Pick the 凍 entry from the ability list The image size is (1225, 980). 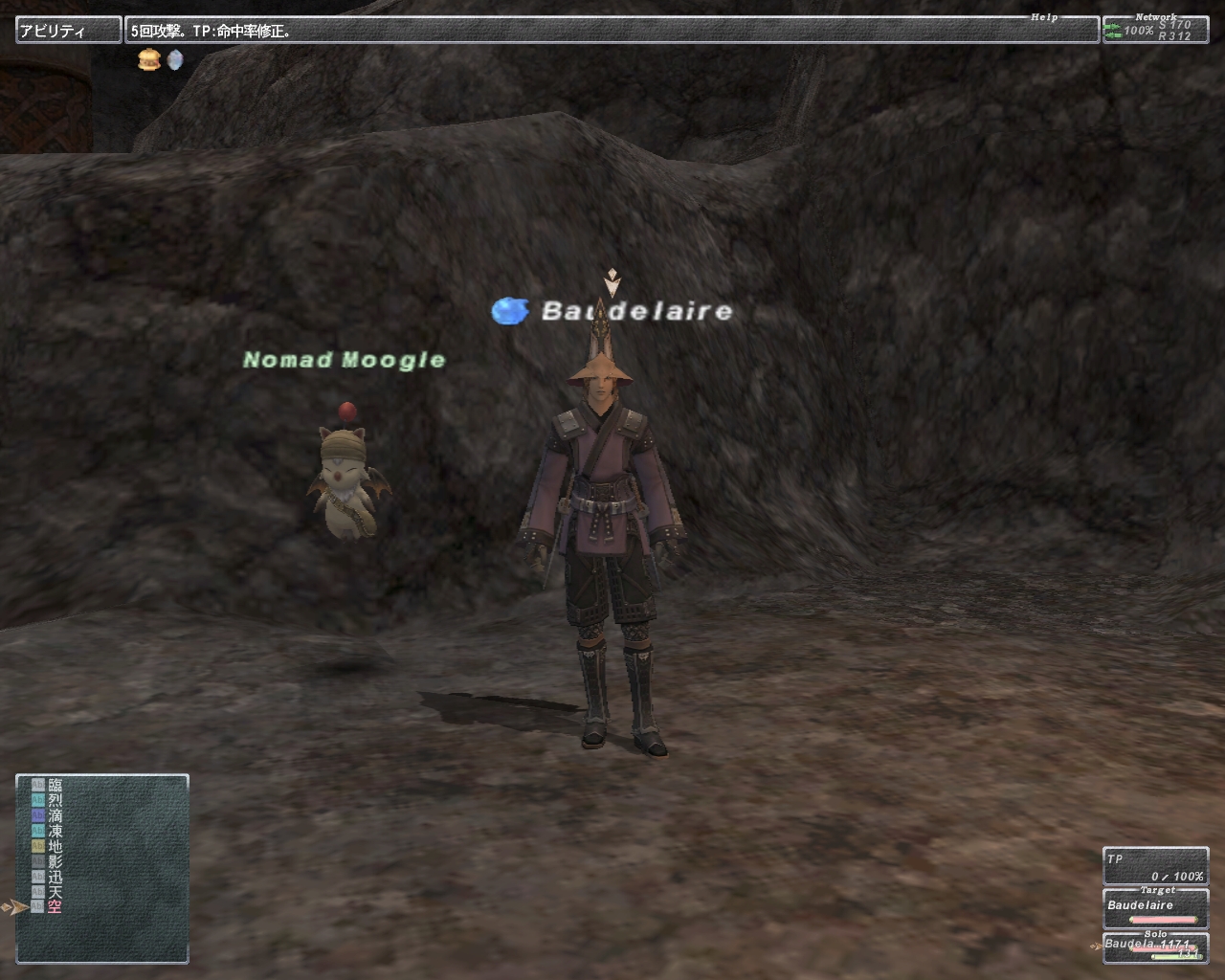coord(54,832)
